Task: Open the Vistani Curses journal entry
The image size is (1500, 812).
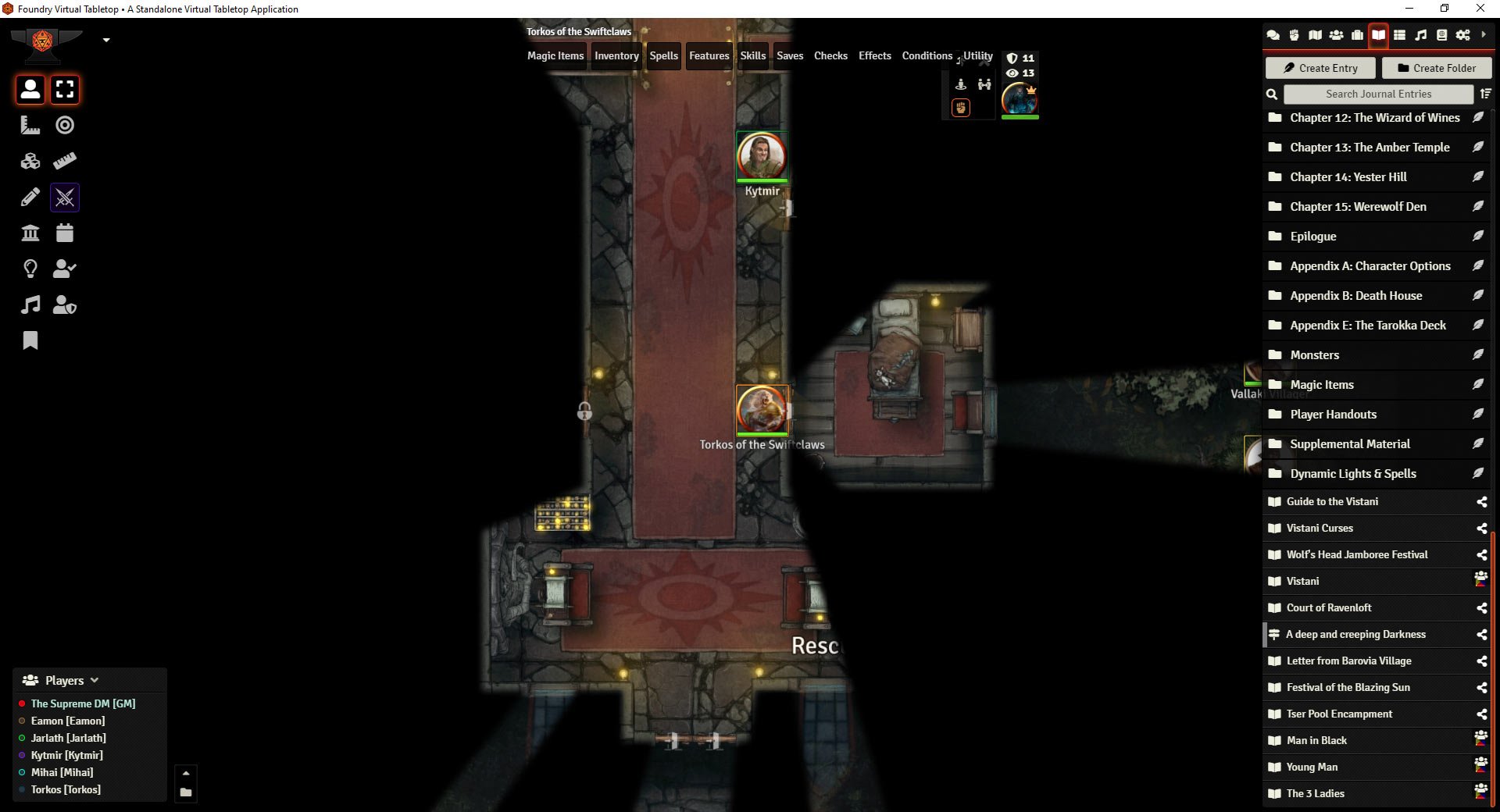Action: [x=1320, y=529]
